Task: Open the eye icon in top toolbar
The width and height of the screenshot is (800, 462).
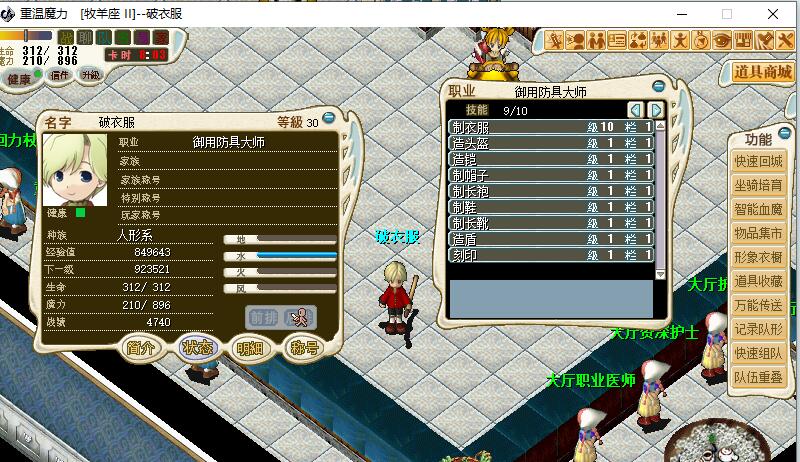Action: (723, 41)
